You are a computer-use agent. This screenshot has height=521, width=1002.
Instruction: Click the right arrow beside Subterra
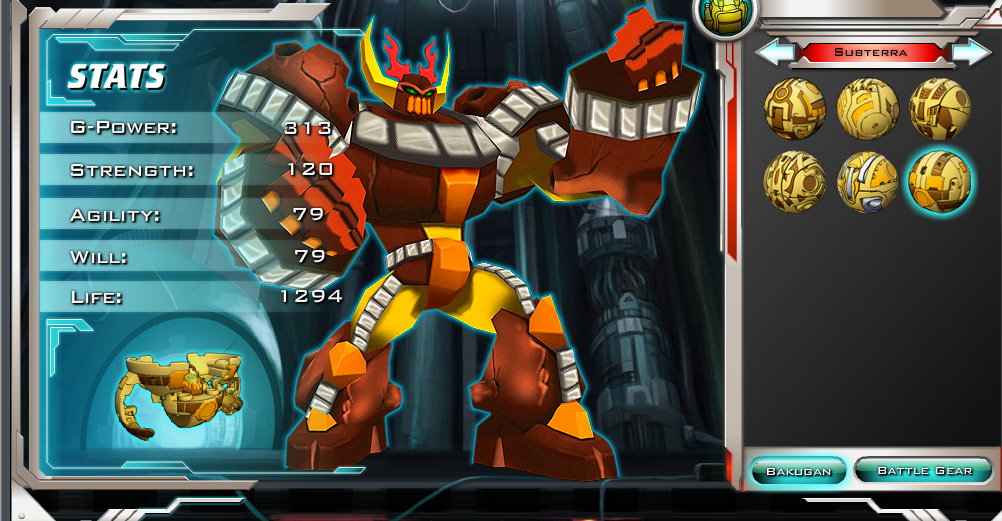coord(970,51)
